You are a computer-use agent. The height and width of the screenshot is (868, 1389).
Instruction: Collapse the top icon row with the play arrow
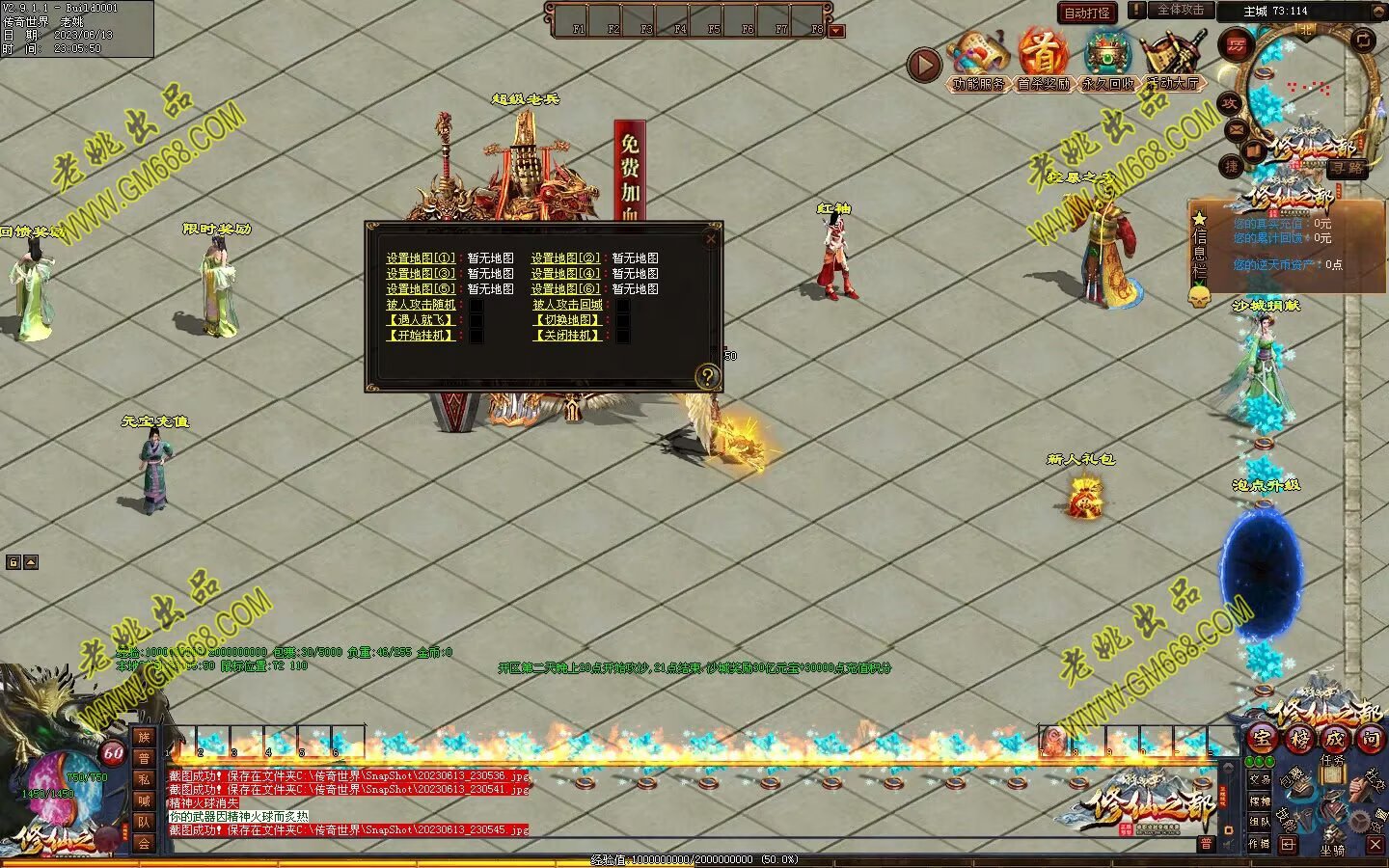coord(924,65)
